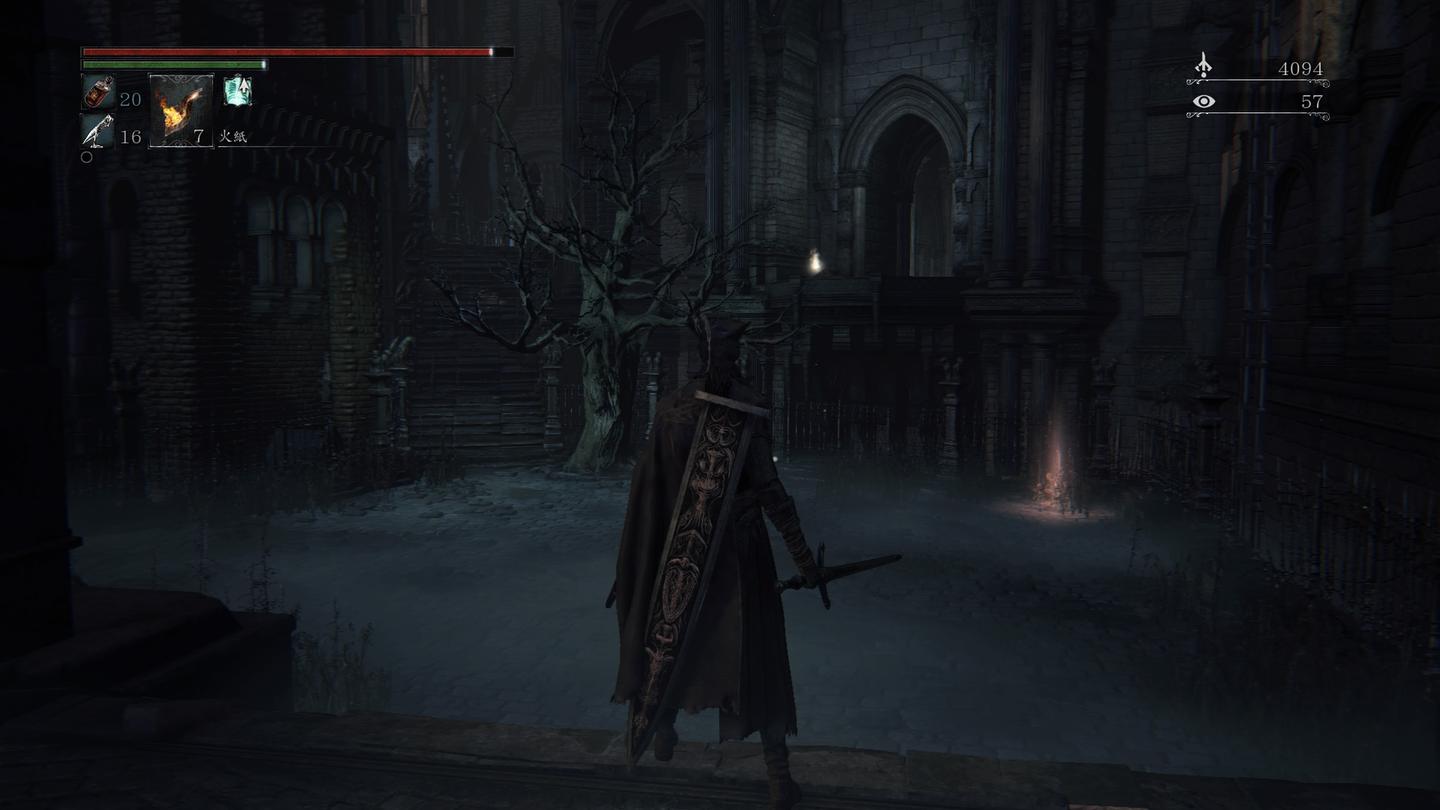Select the Quicksilver Bullet icon
Viewport: 1440px width, 810px height.
click(98, 131)
